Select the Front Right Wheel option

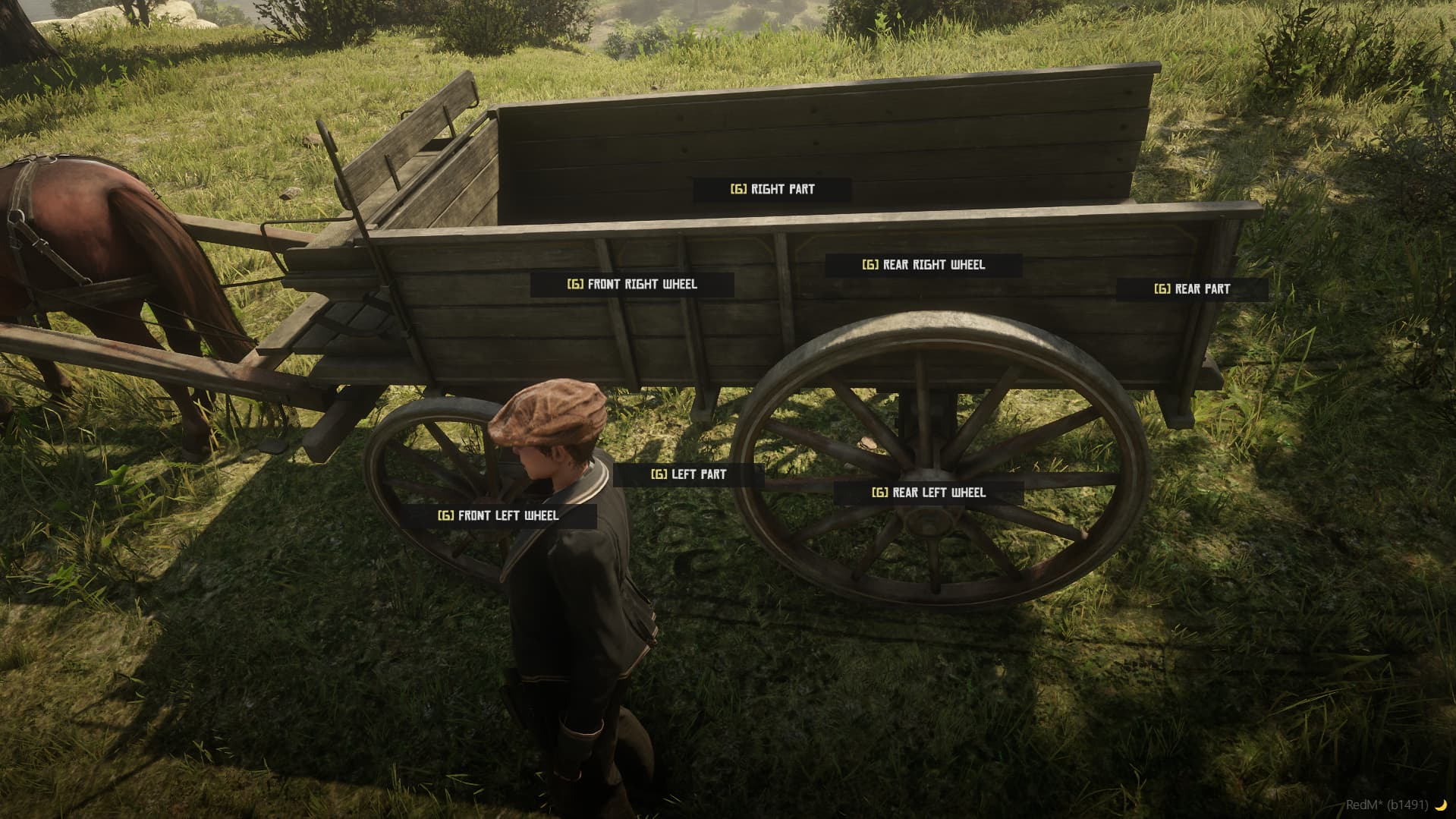(641, 285)
